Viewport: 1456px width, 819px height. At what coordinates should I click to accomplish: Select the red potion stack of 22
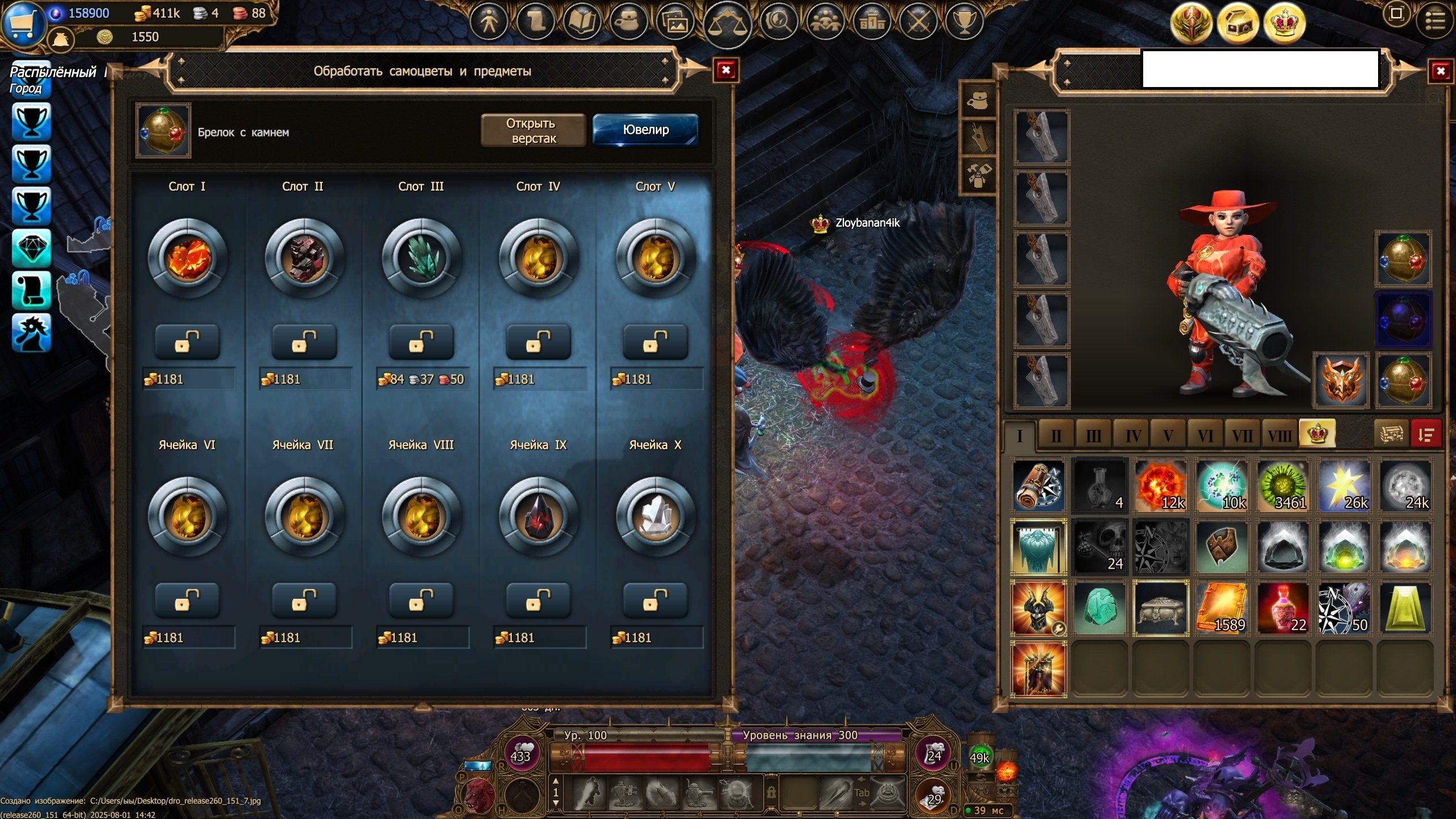[x=1283, y=608]
